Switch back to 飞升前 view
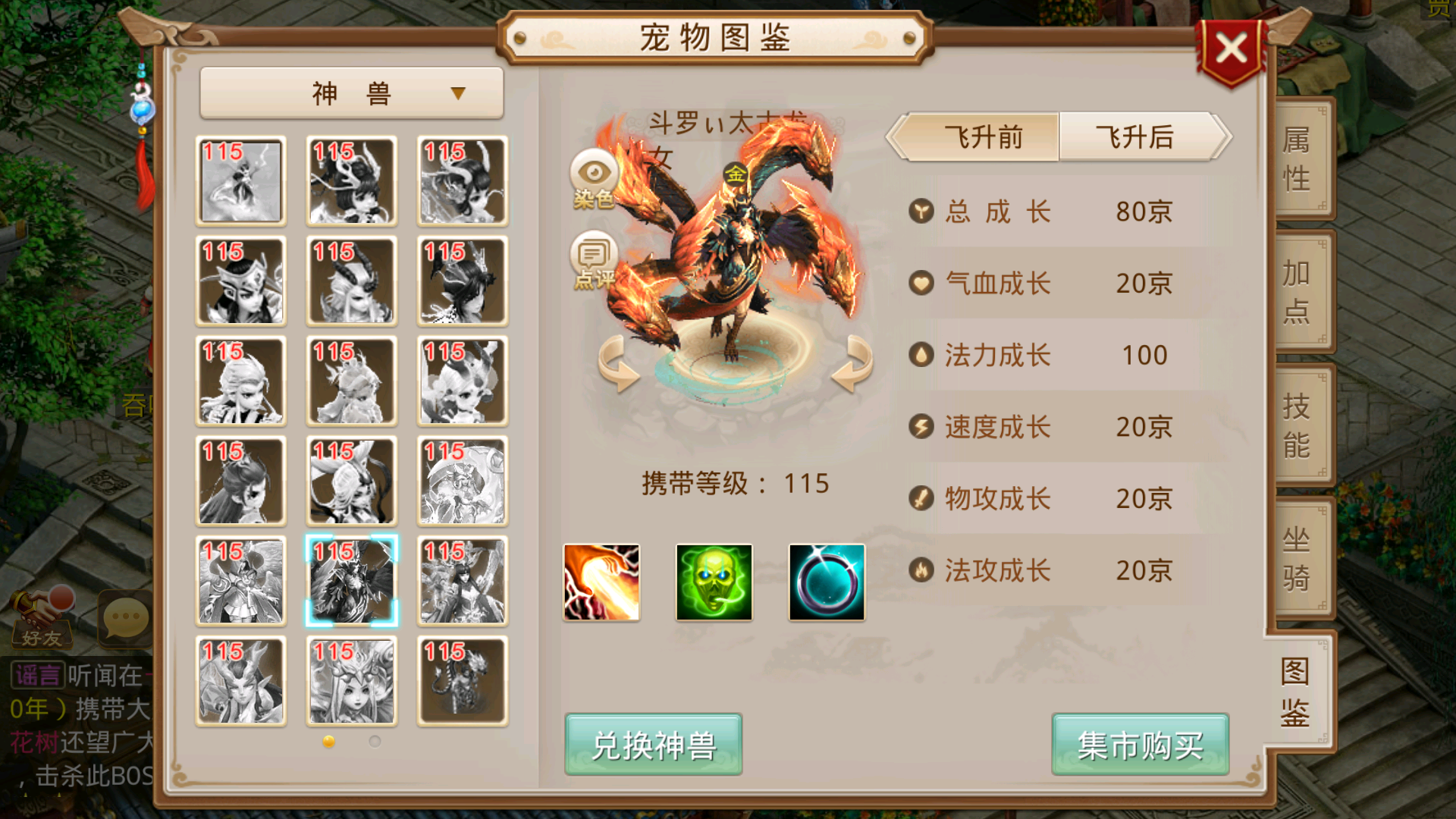Image resolution: width=1456 pixels, height=819 pixels. coord(982,137)
